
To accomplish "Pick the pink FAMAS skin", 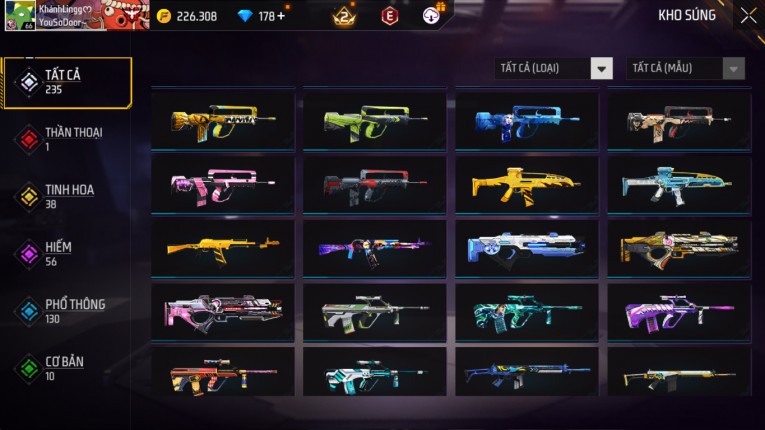I will tap(223, 185).
